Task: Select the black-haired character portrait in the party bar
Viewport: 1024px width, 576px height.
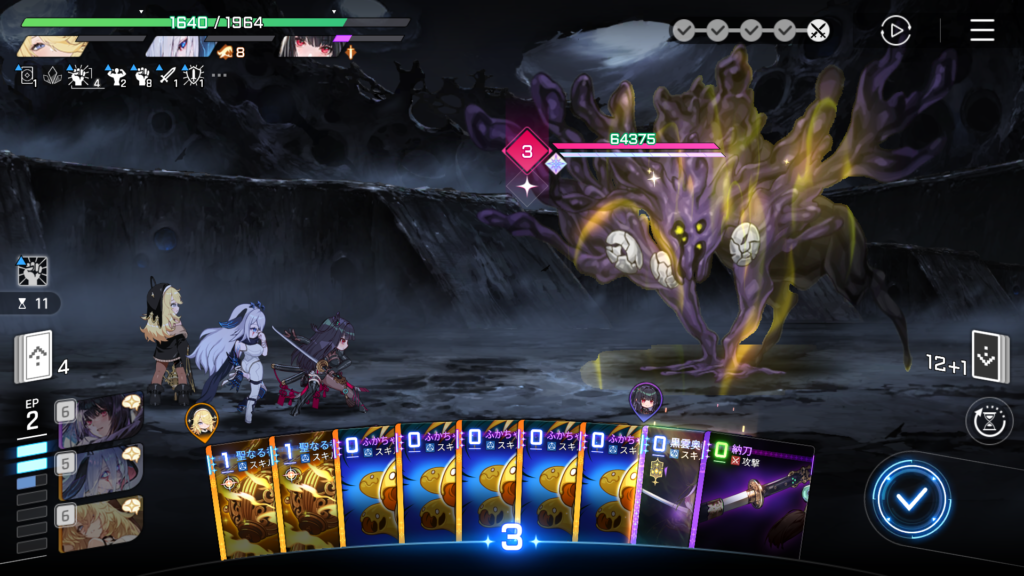Action: (308, 46)
